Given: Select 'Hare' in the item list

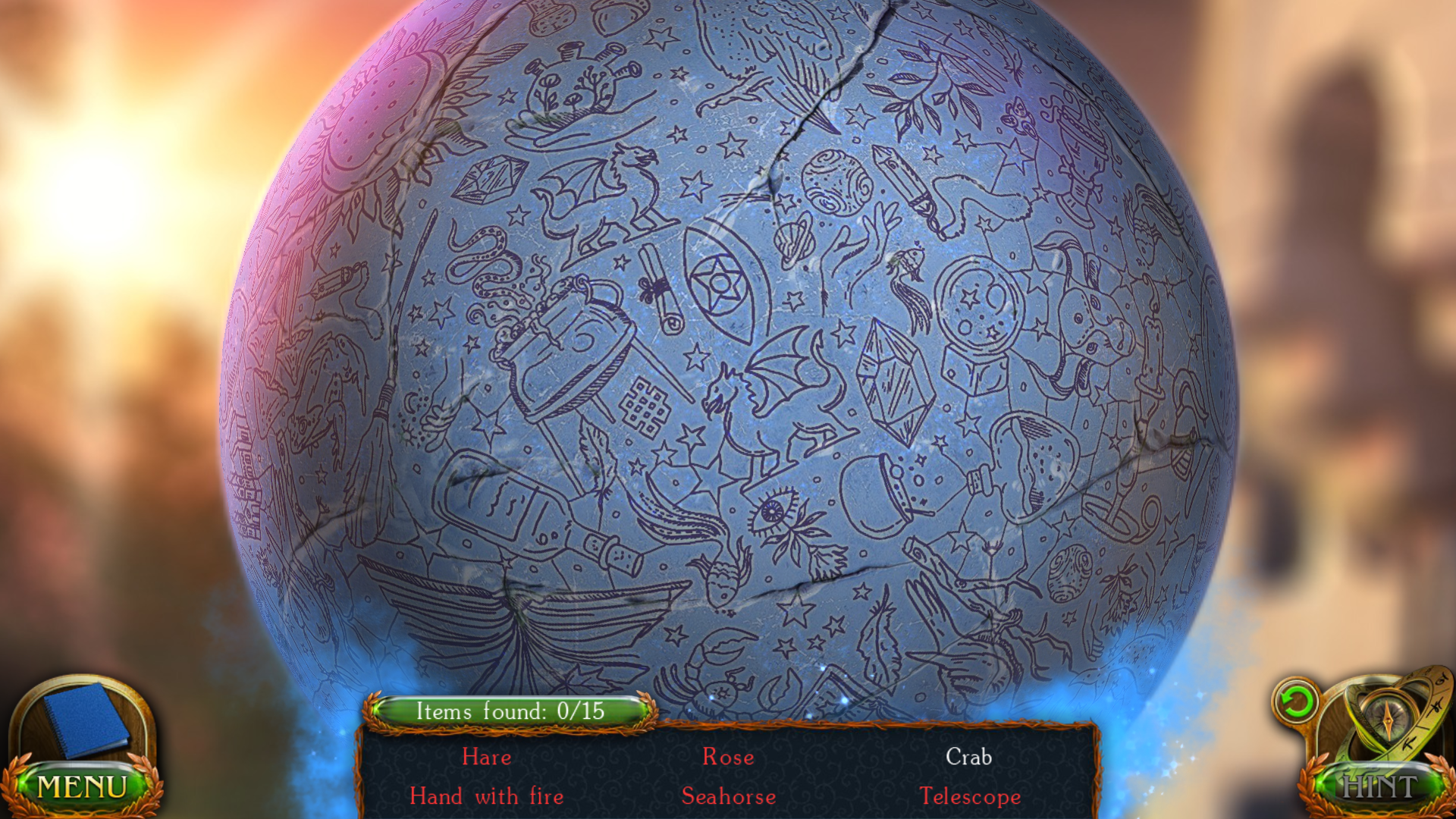Looking at the screenshot, I should pyautogui.click(x=487, y=758).
